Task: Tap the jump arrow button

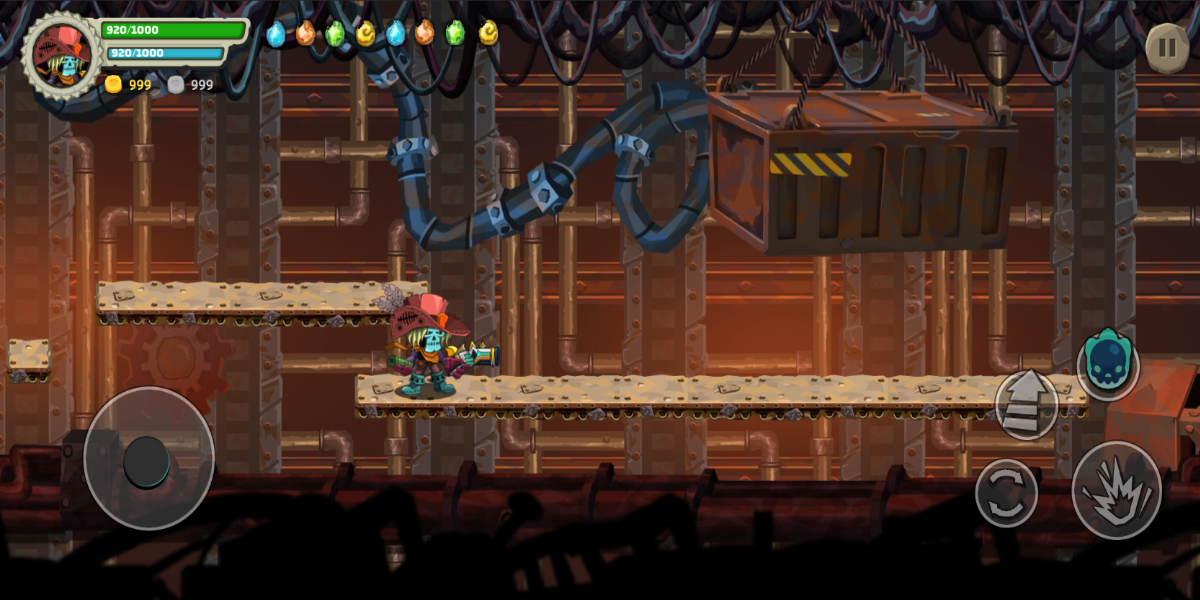Action: [x=1026, y=404]
